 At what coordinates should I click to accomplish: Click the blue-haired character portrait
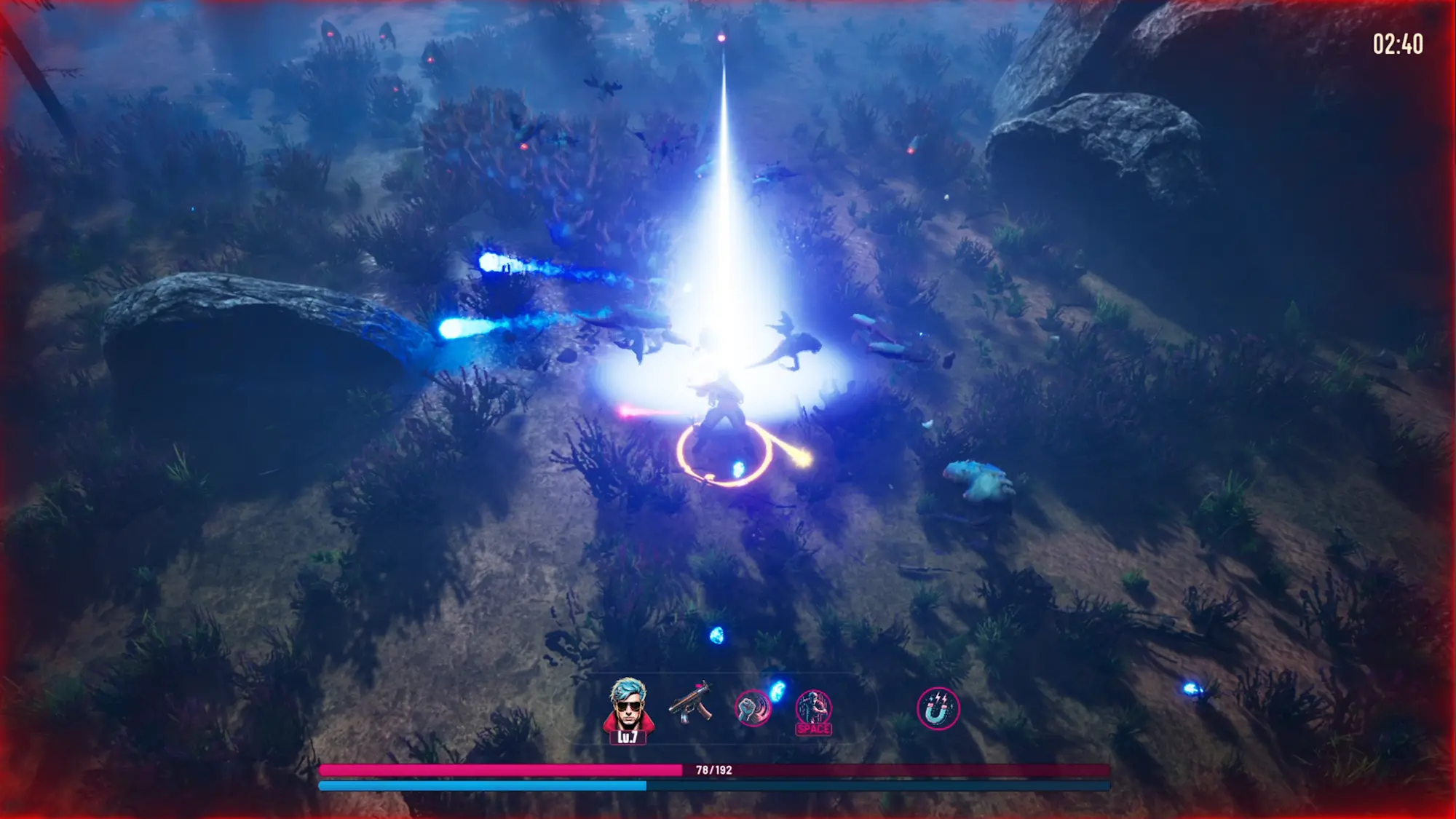coord(628,706)
